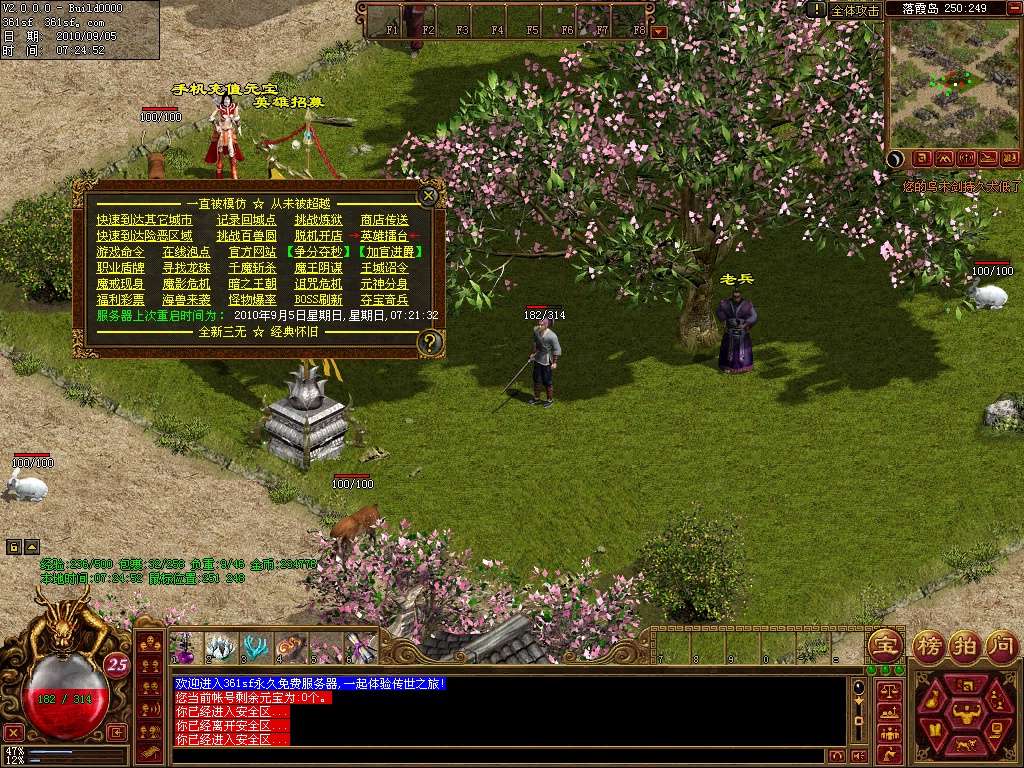
Task: Choose the 职业盾牌 option
Action: (x=120, y=268)
